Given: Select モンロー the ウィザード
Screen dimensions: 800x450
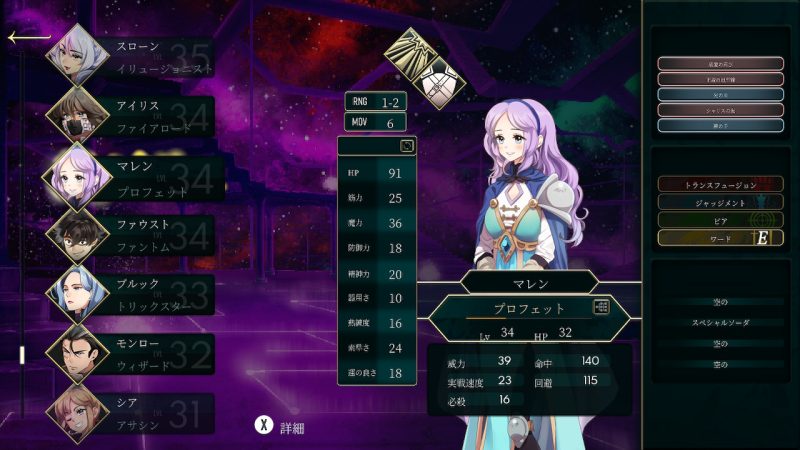Looking at the screenshot, I should coord(140,354).
